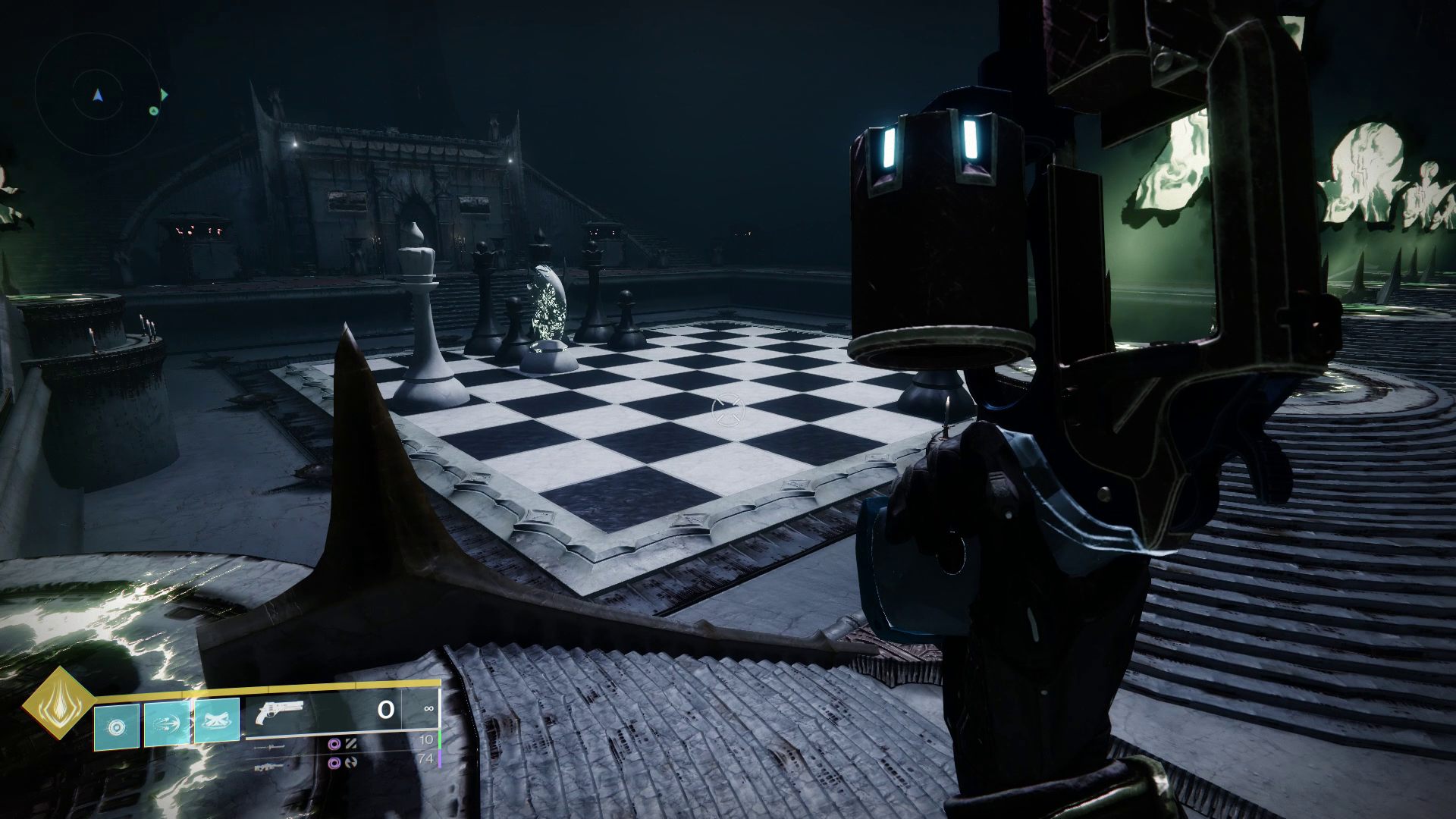The width and height of the screenshot is (1456, 819).
Task: Click the green ally marker on the radar
Action: (x=154, y=111)
